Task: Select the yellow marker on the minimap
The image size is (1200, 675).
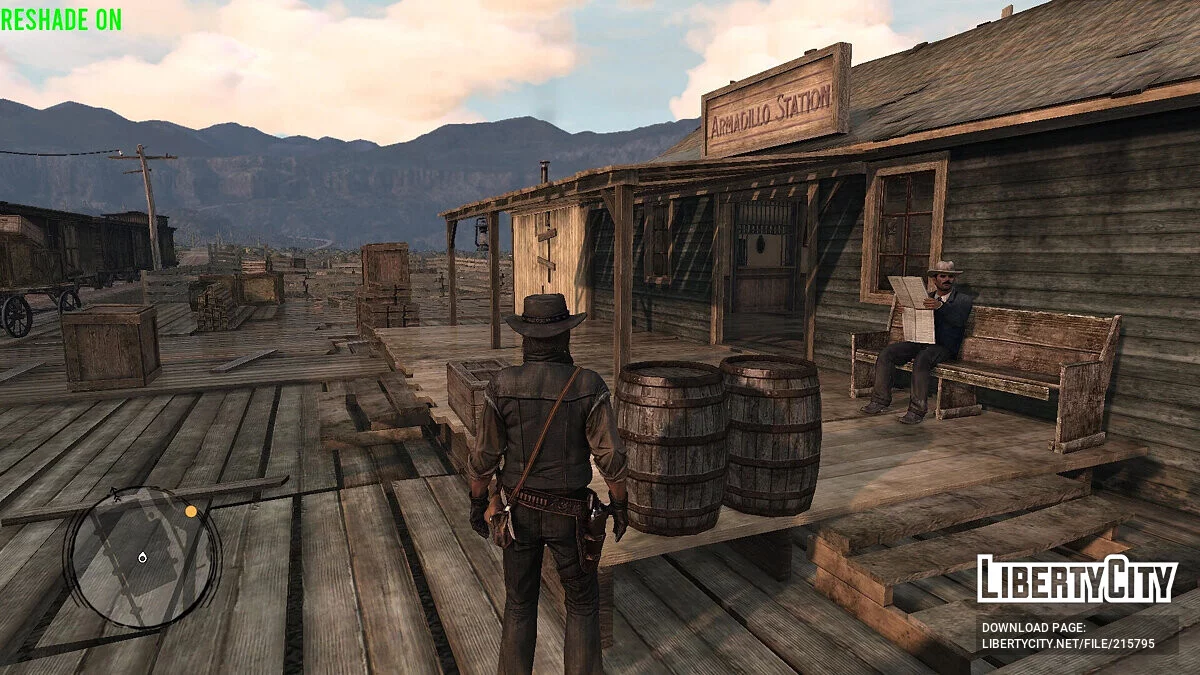Action: coord(191,511)
